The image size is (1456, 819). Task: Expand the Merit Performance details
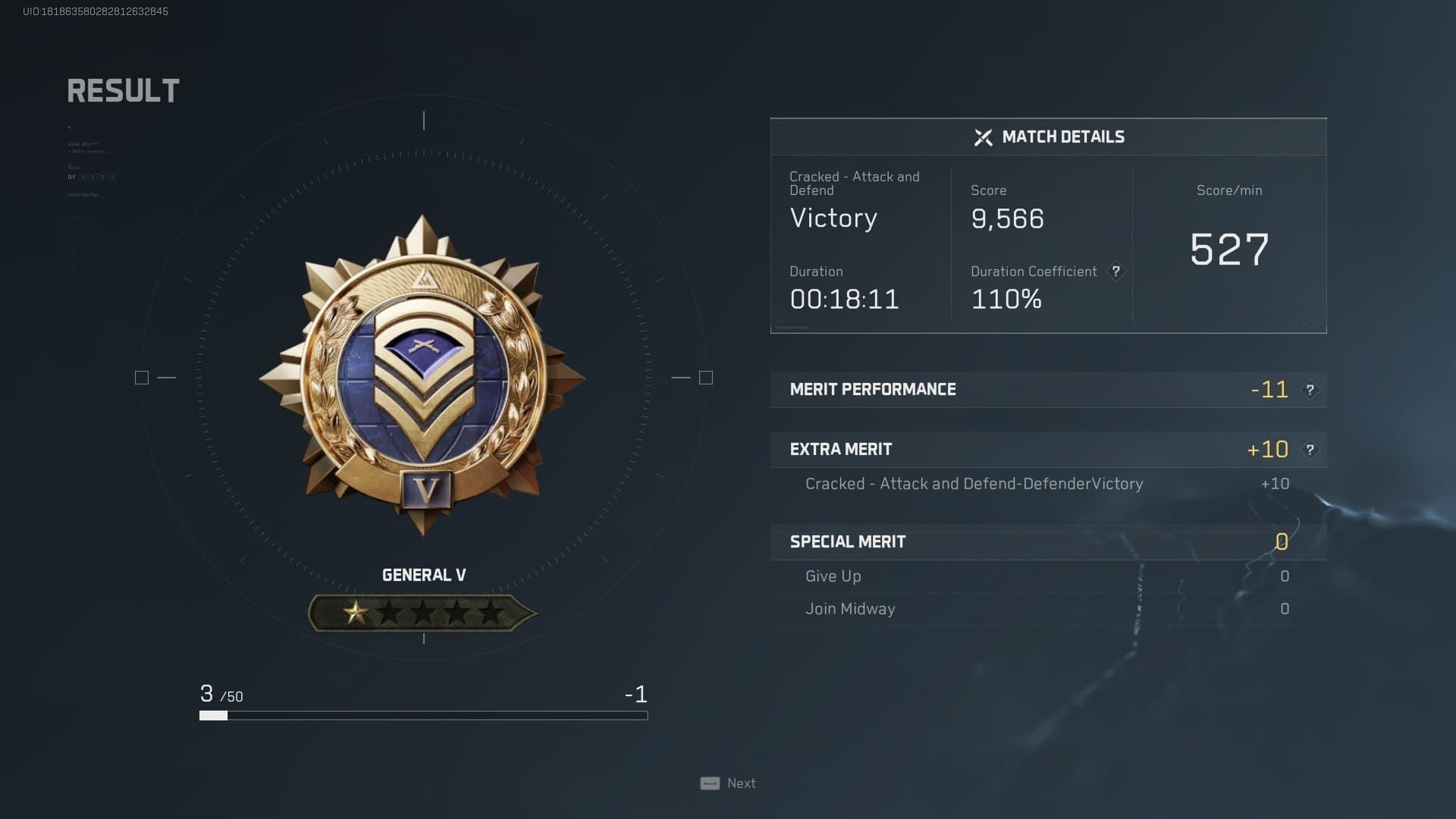click(874, 389)
